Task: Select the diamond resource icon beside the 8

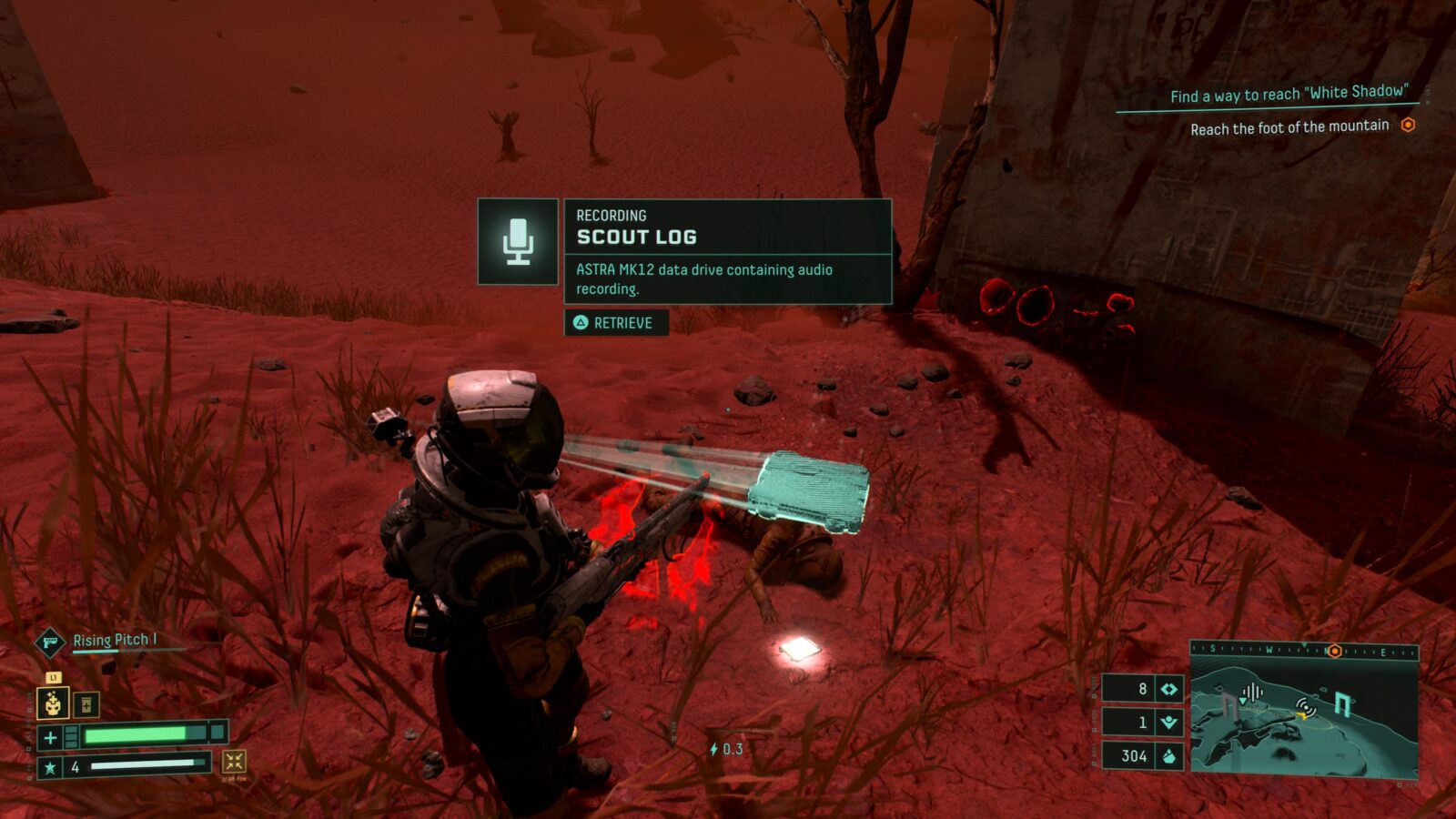Action: tap(1169, 688)
